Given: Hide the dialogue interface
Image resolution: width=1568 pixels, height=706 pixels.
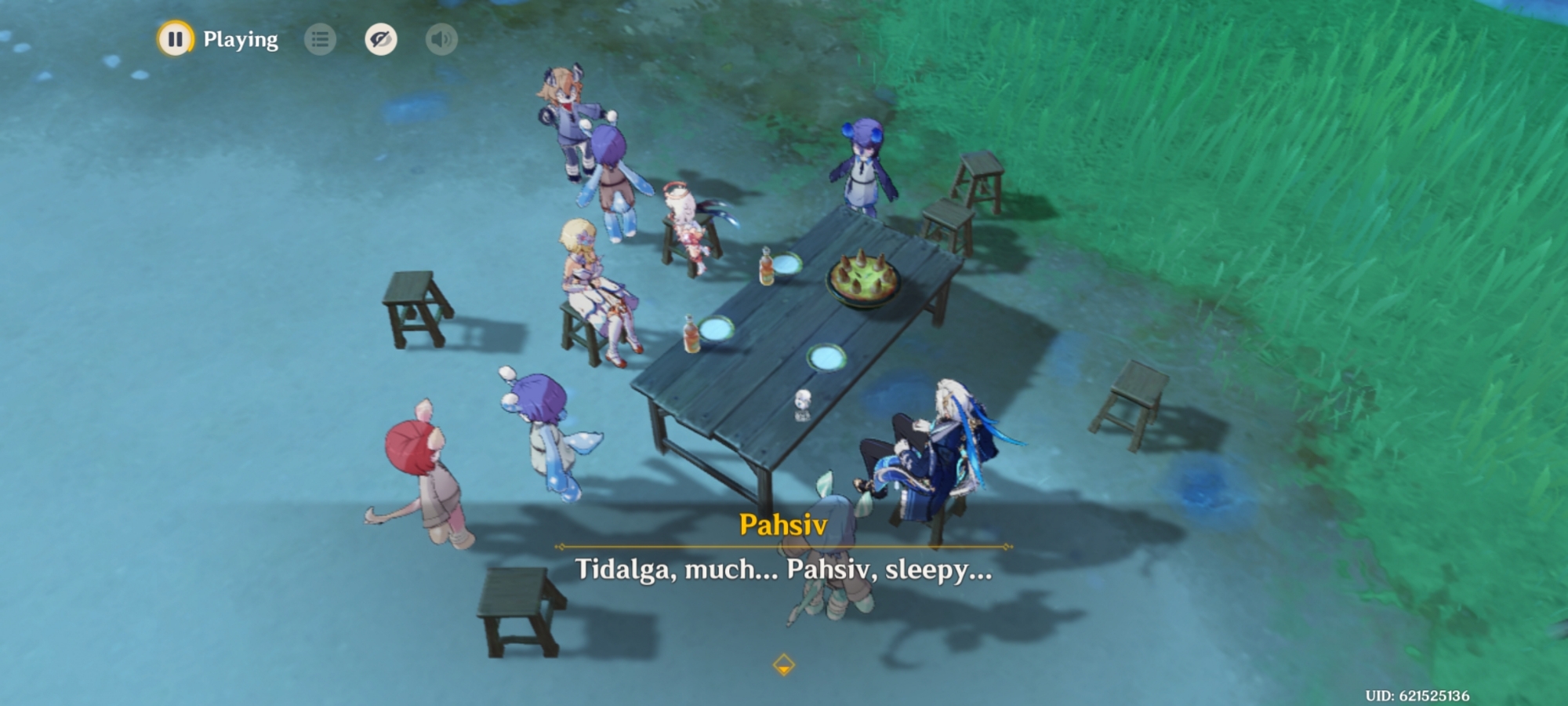Looking at the screenshot, I should pos(381,39).
